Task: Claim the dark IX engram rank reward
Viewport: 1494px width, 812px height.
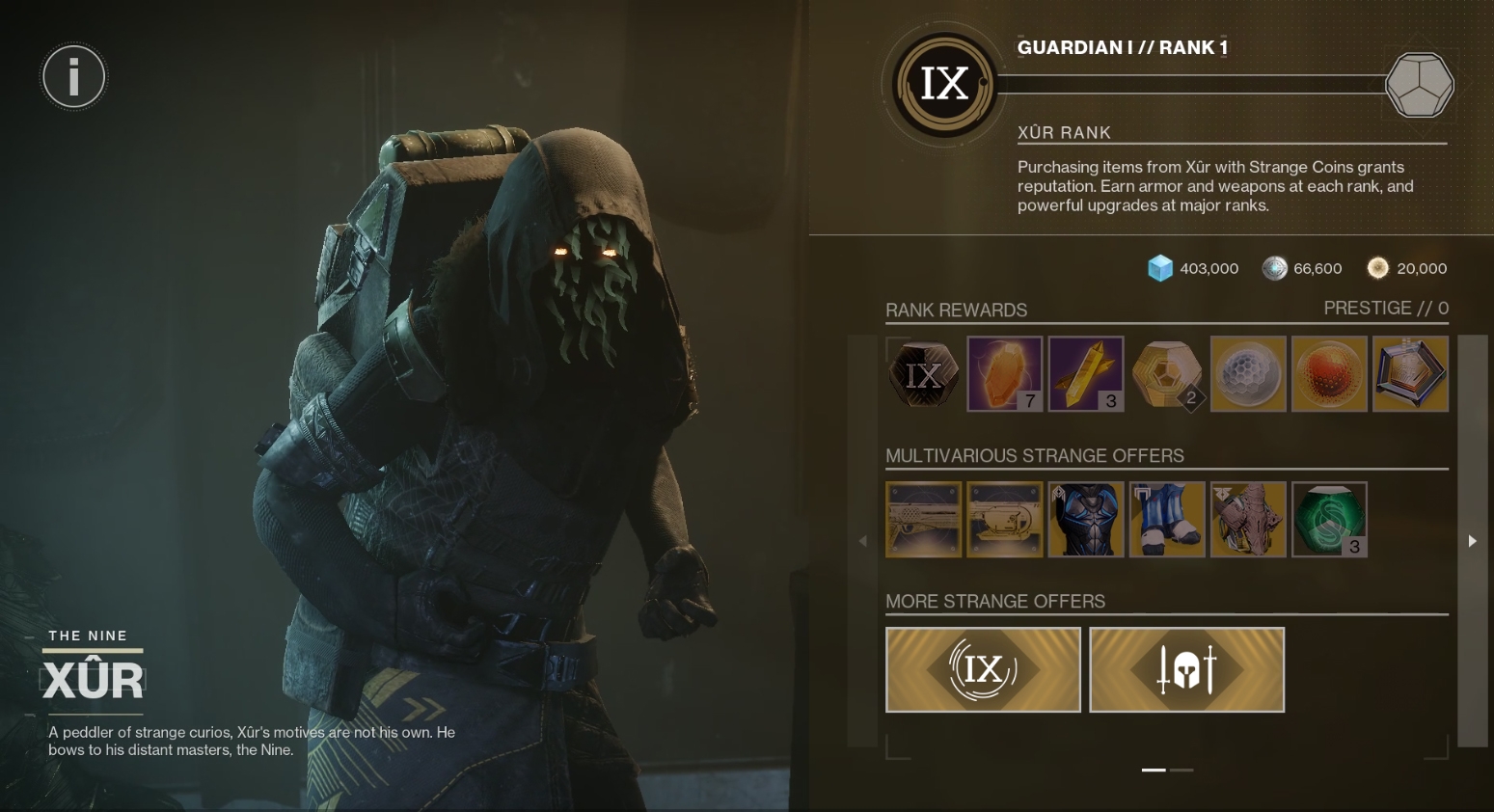Action: click(x=923, y=374)
